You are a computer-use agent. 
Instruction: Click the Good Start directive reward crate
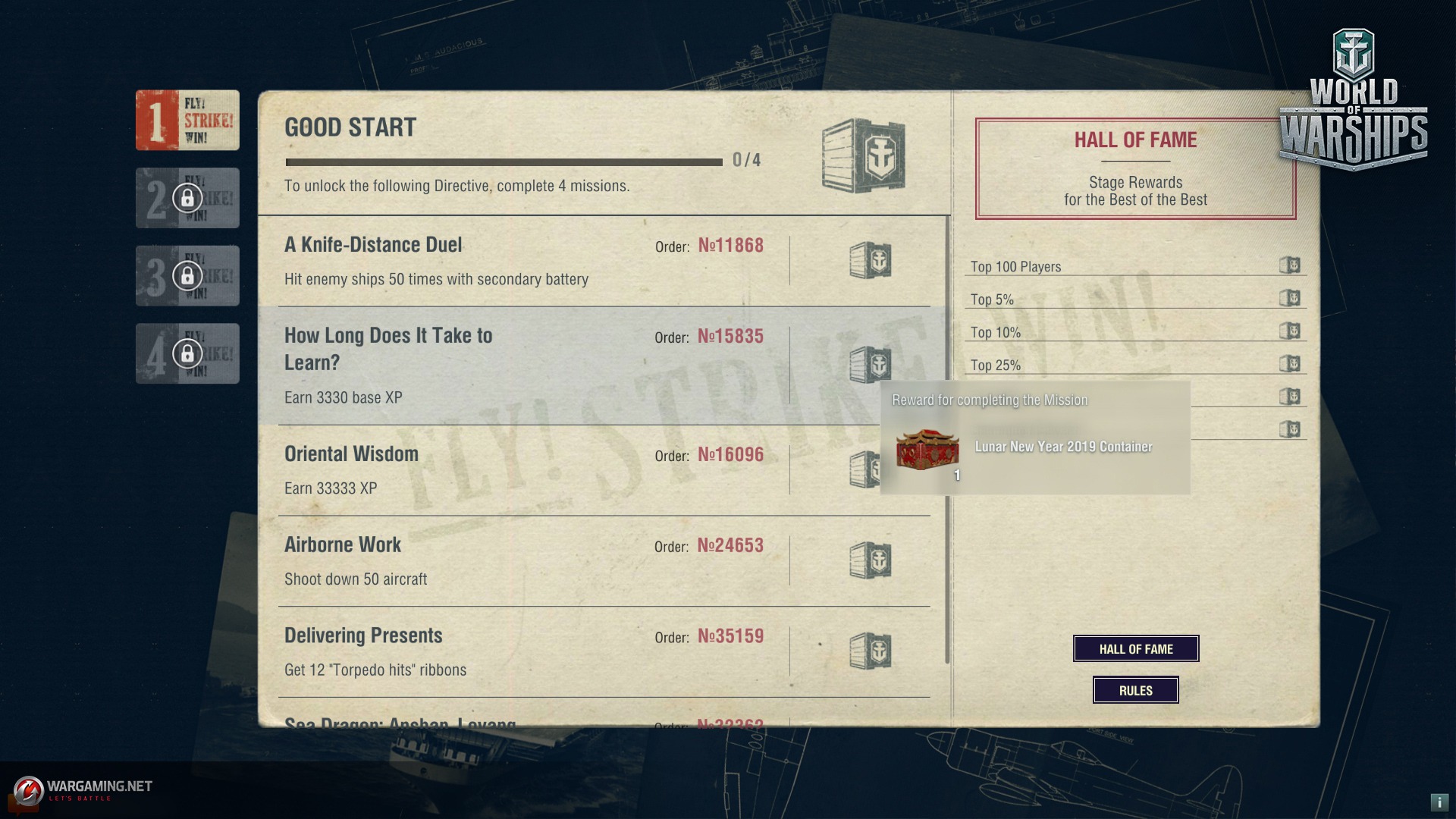(864, 155)
